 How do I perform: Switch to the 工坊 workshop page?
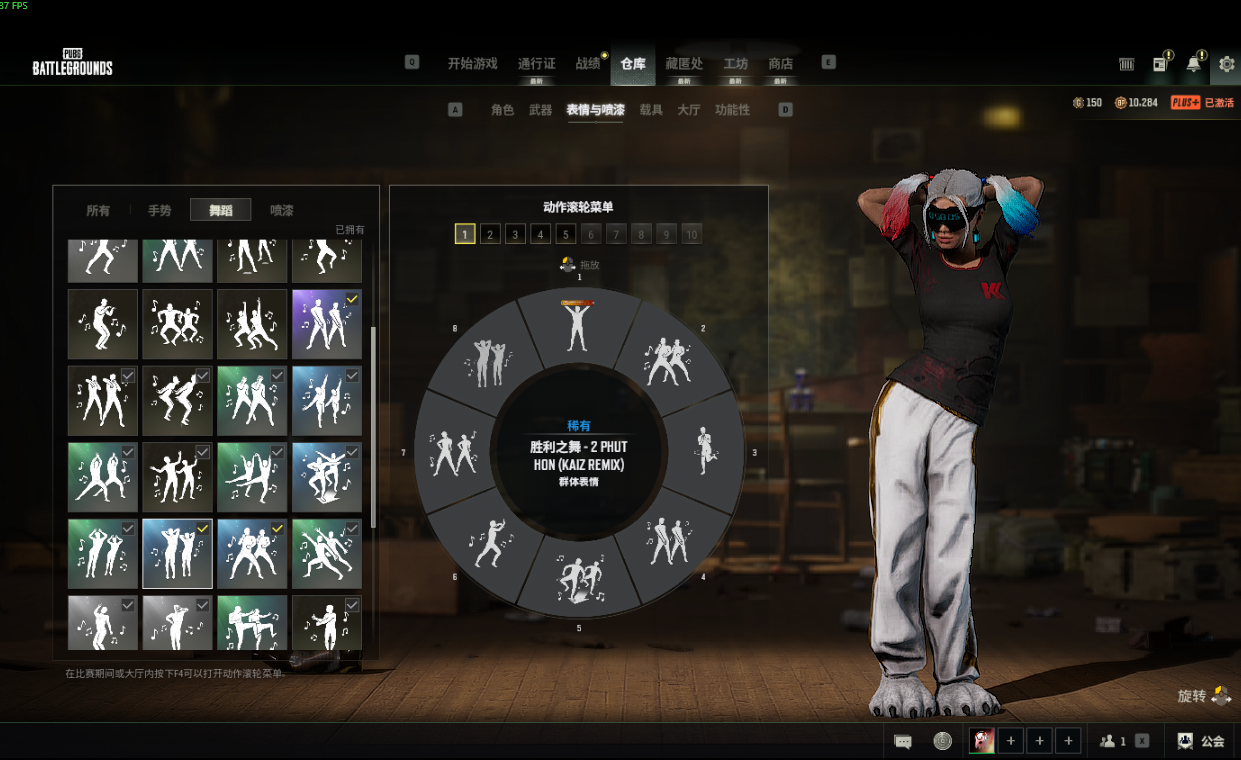[x=736, y=63]
